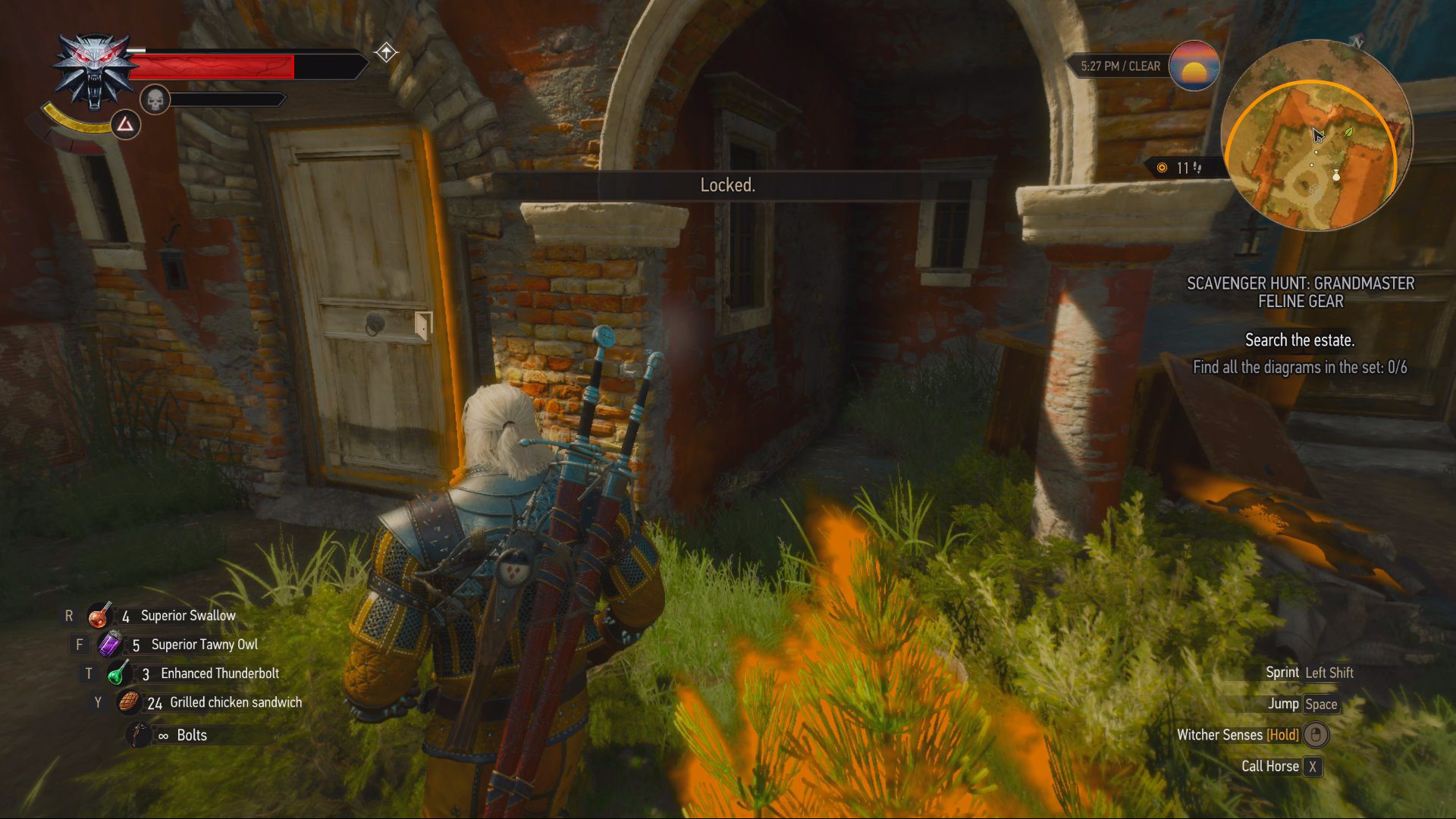This screenshot has height=819, width=1456.
Task: Select the Superior Swallow potion slot
Action: pos(99,616)
